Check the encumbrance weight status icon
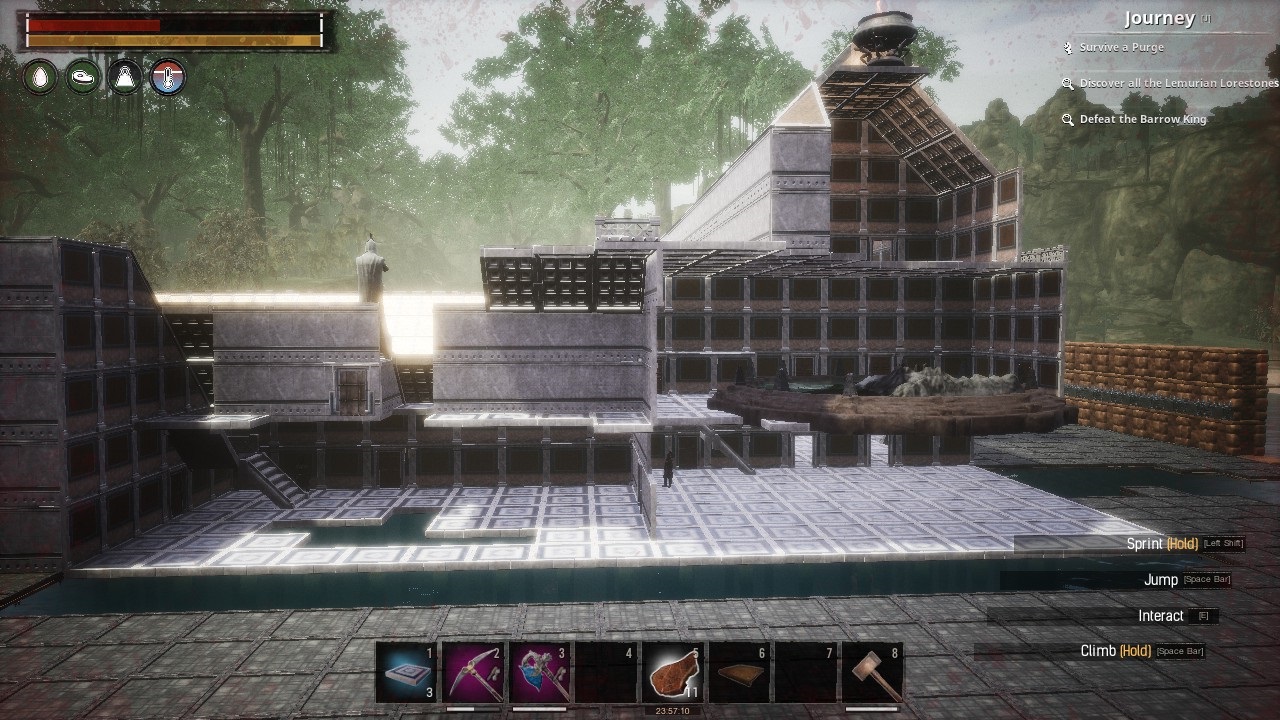The height and width of the screenshot is (720, 1280). click(x=125, y=77)
